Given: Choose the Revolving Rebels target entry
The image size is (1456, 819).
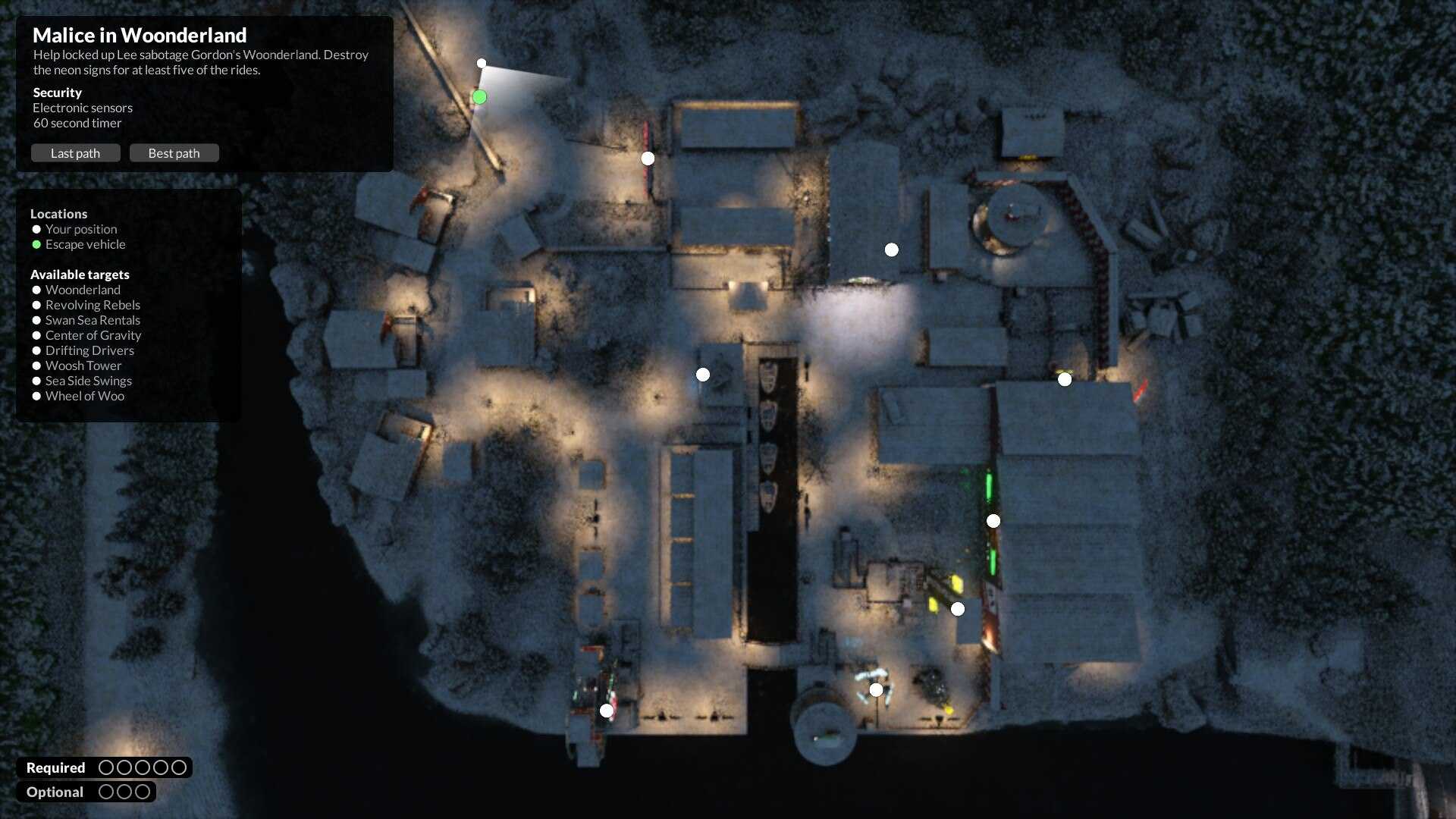Looking at the screenshot, I should point(93,305).
